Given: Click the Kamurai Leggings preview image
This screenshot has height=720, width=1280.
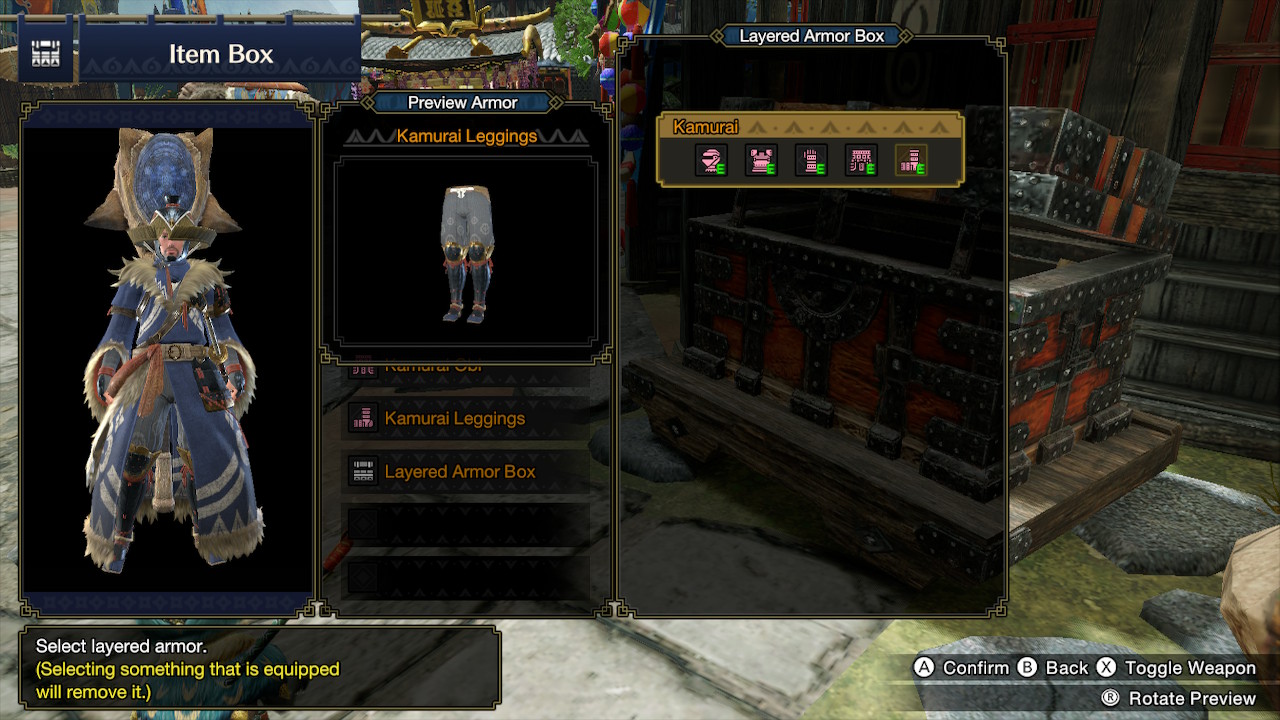Looking at the screenshot, I should click(465, 252).
